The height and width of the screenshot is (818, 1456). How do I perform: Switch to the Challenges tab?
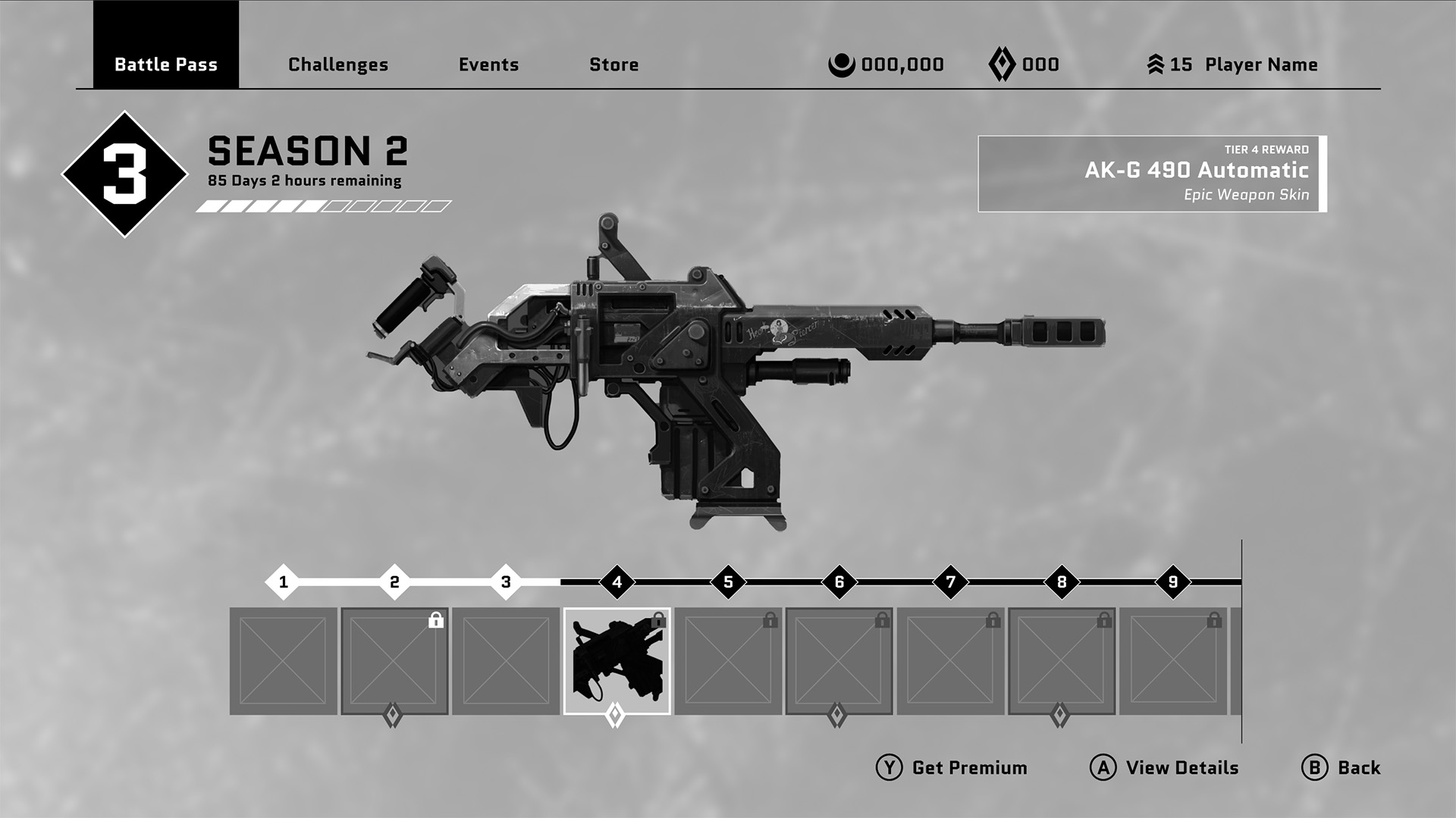(x=337, y=64)
